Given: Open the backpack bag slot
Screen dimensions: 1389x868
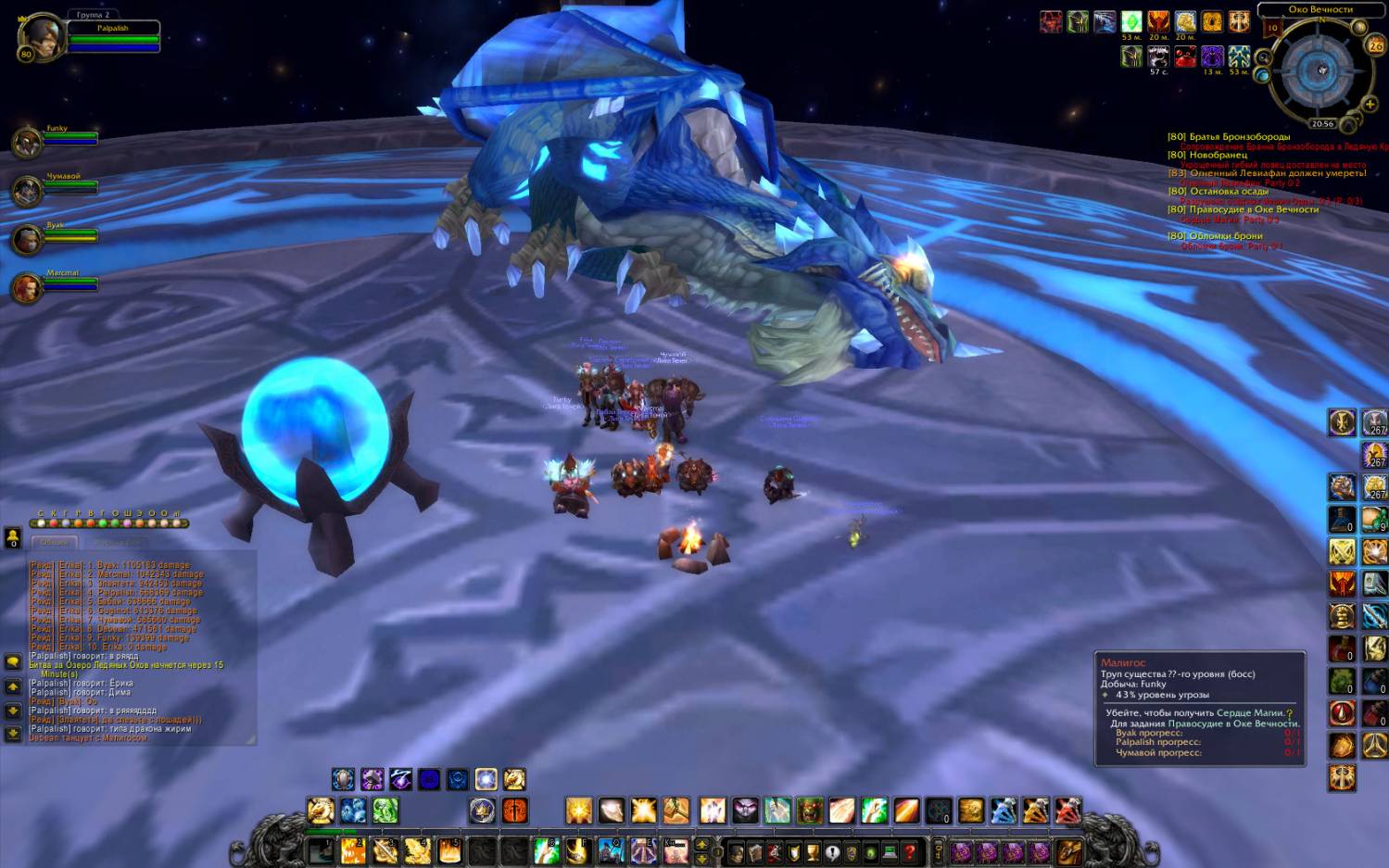Looking at the screenshot, I should click(x=1069, y=850).
